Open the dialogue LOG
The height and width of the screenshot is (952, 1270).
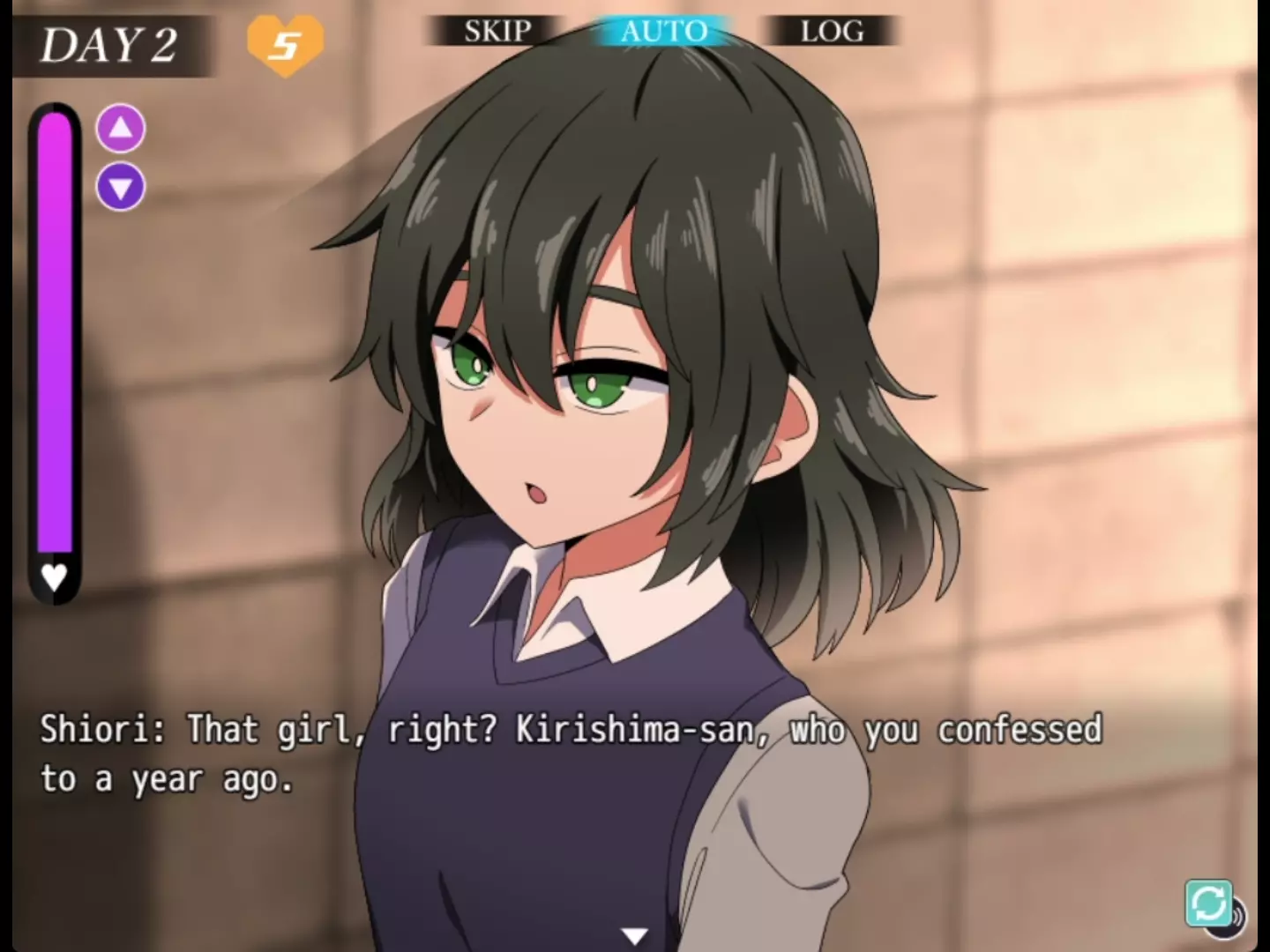pos(832,32)
